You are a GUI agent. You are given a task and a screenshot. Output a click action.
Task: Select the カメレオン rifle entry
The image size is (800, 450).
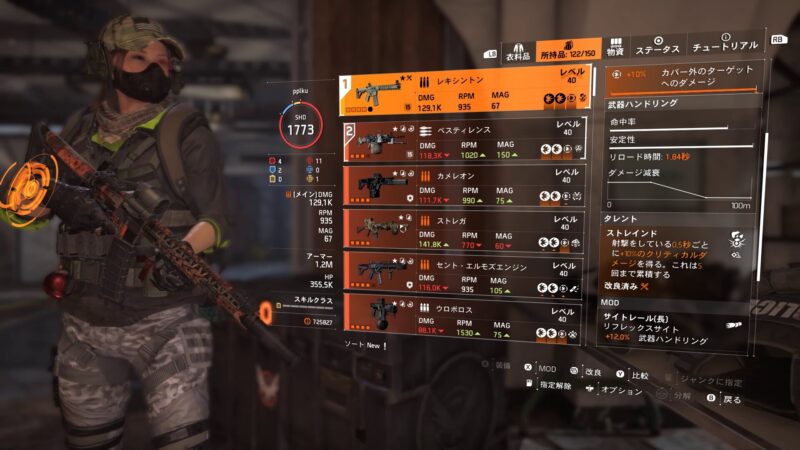pyautogui.click(x=467, y=187)
